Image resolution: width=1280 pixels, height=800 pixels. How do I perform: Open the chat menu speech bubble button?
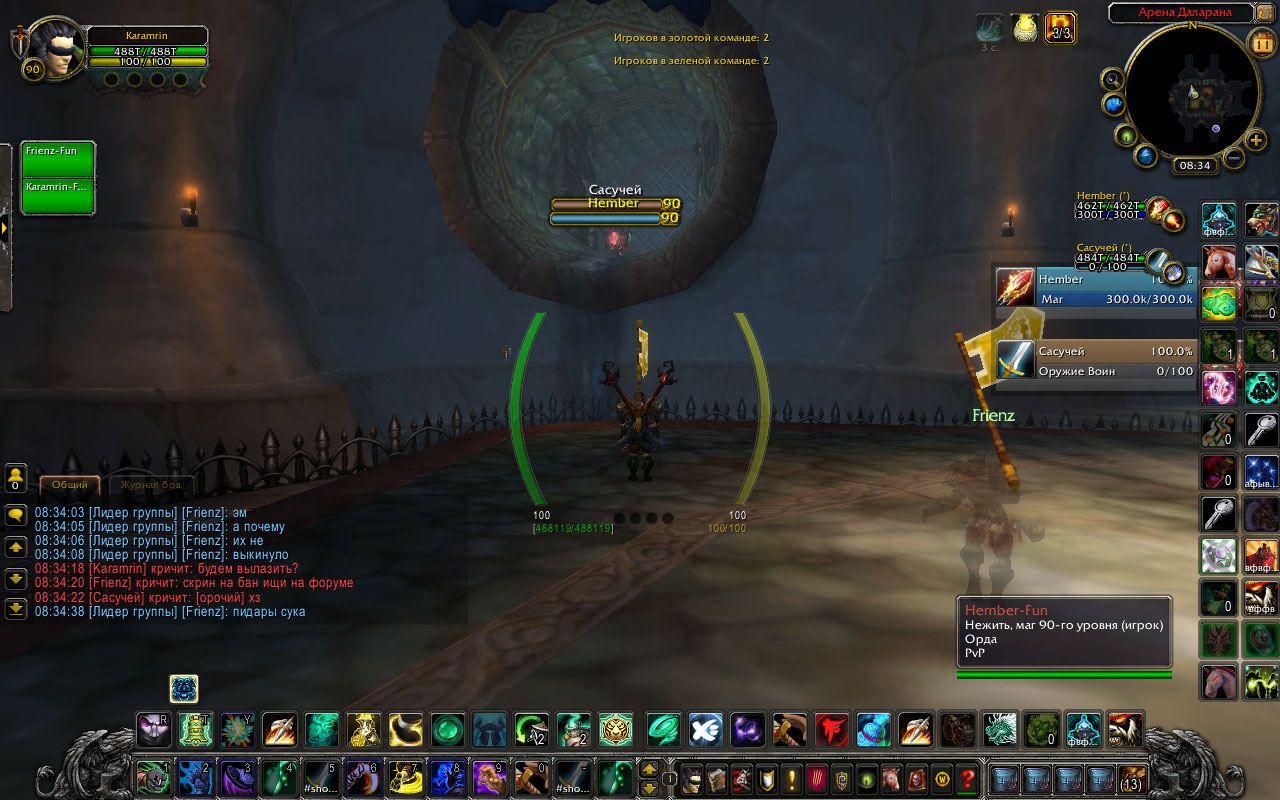click(x=16, y=515)
